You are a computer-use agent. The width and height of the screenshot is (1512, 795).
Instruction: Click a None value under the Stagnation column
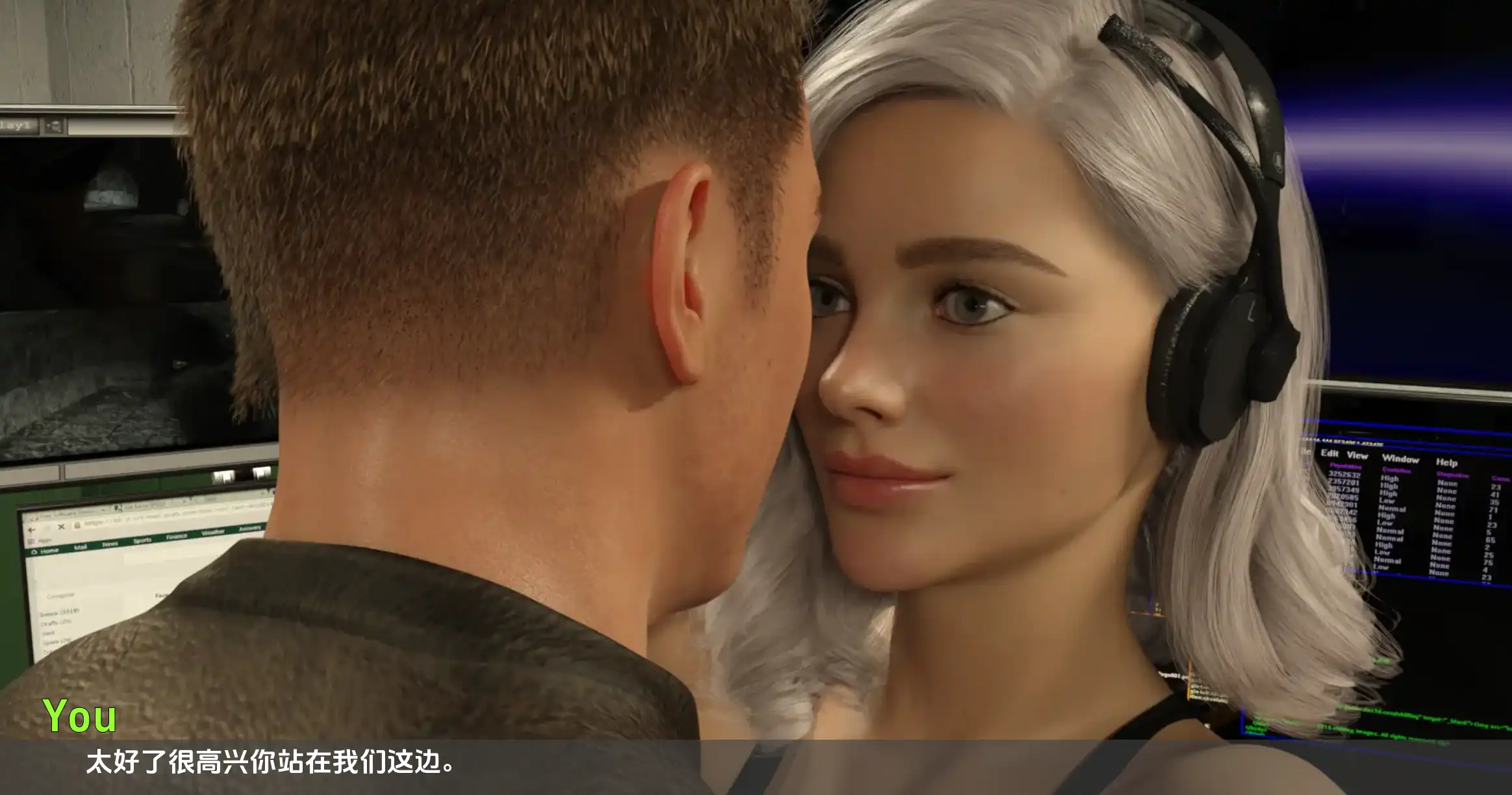pos(1446,484)
